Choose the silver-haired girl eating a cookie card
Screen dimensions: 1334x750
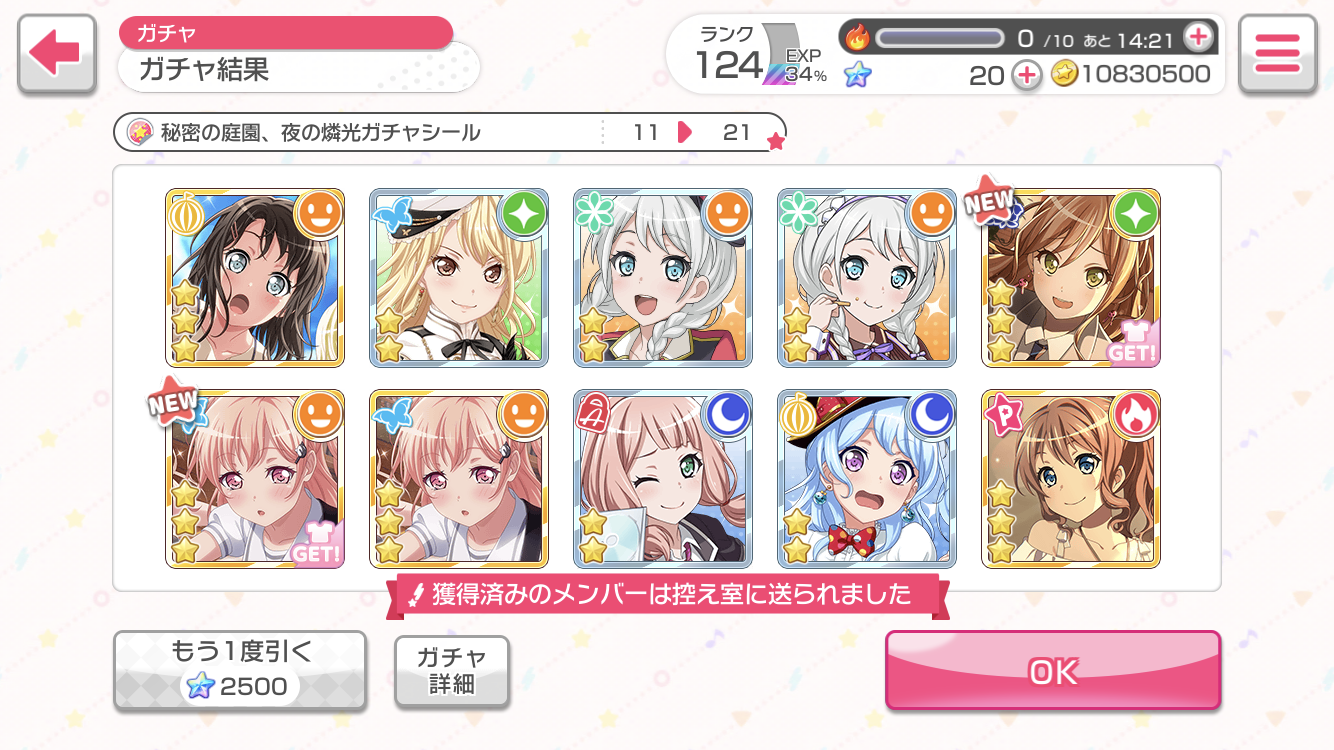pyautogui.click(x=867, y=277)
